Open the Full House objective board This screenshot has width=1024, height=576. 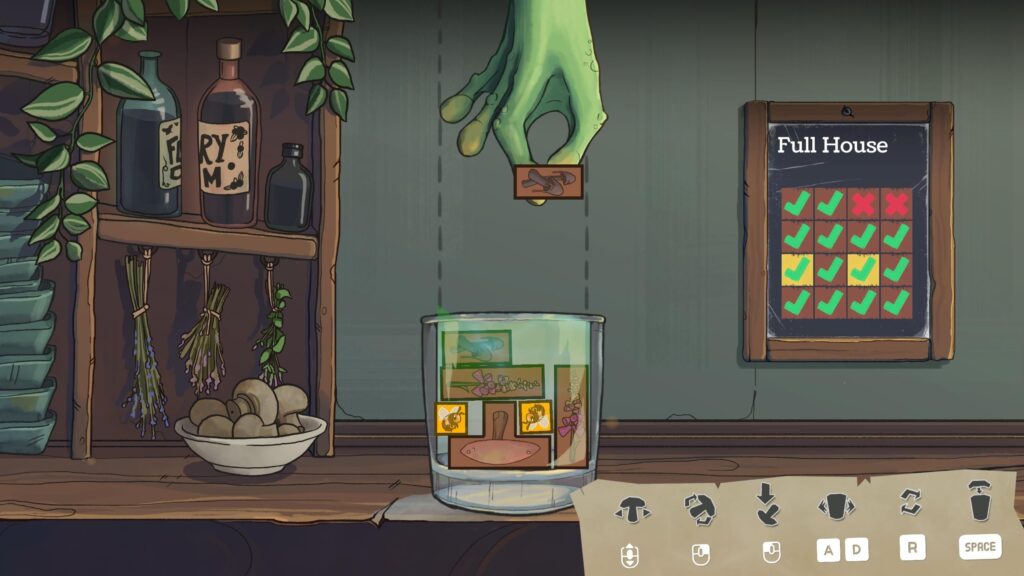coord(847,231)
